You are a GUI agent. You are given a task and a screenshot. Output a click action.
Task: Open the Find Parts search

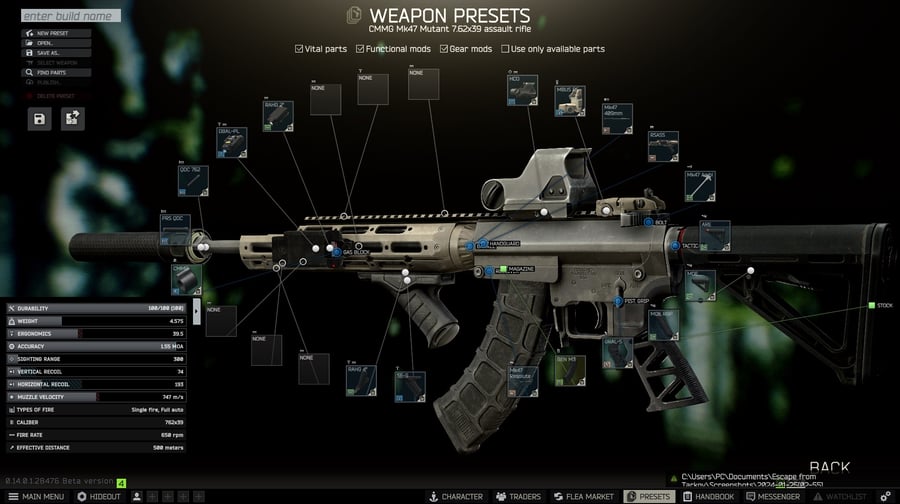click(x=57, y=73)
